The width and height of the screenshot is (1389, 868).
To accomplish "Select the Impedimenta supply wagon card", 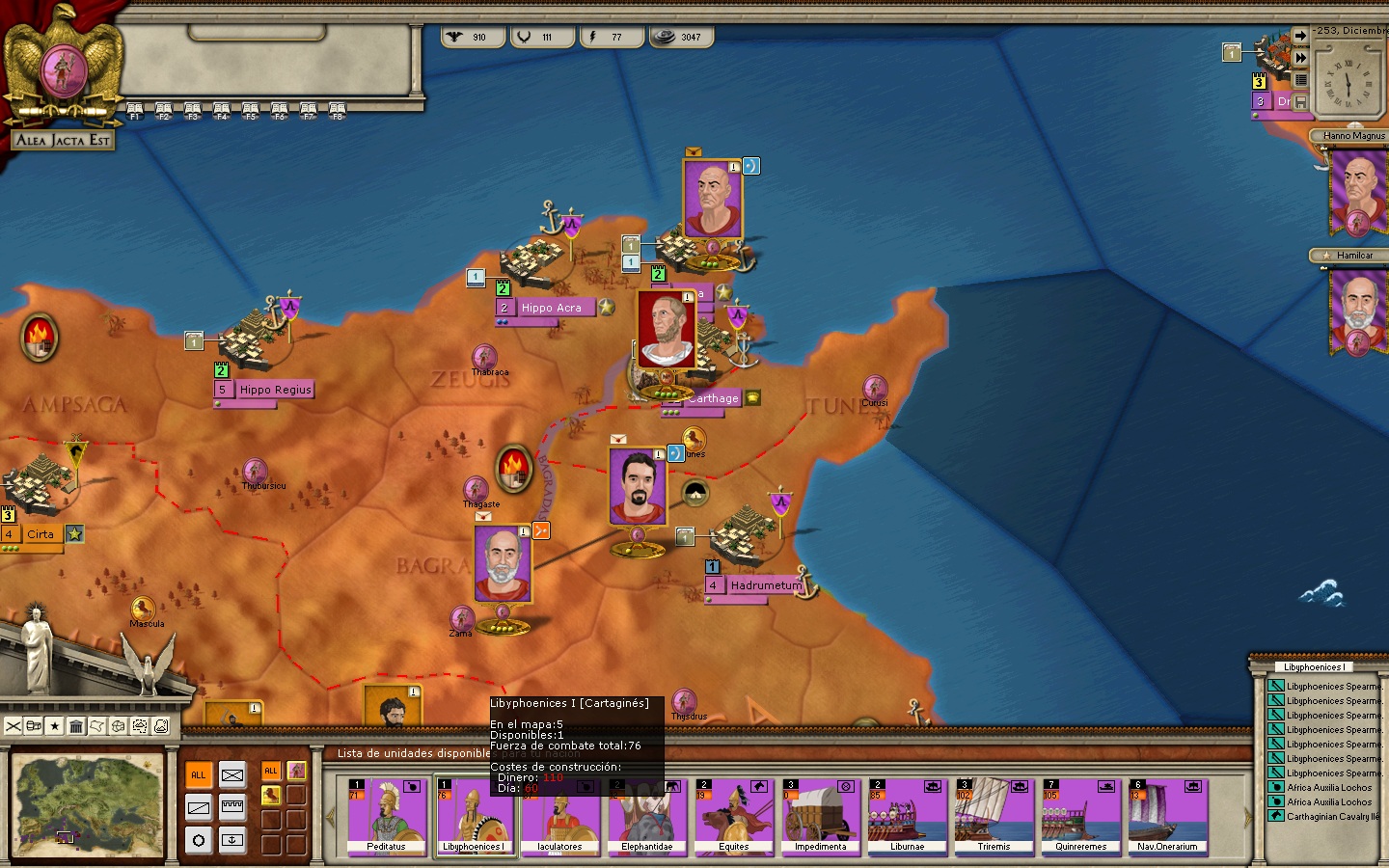I will tap(820, 816).
